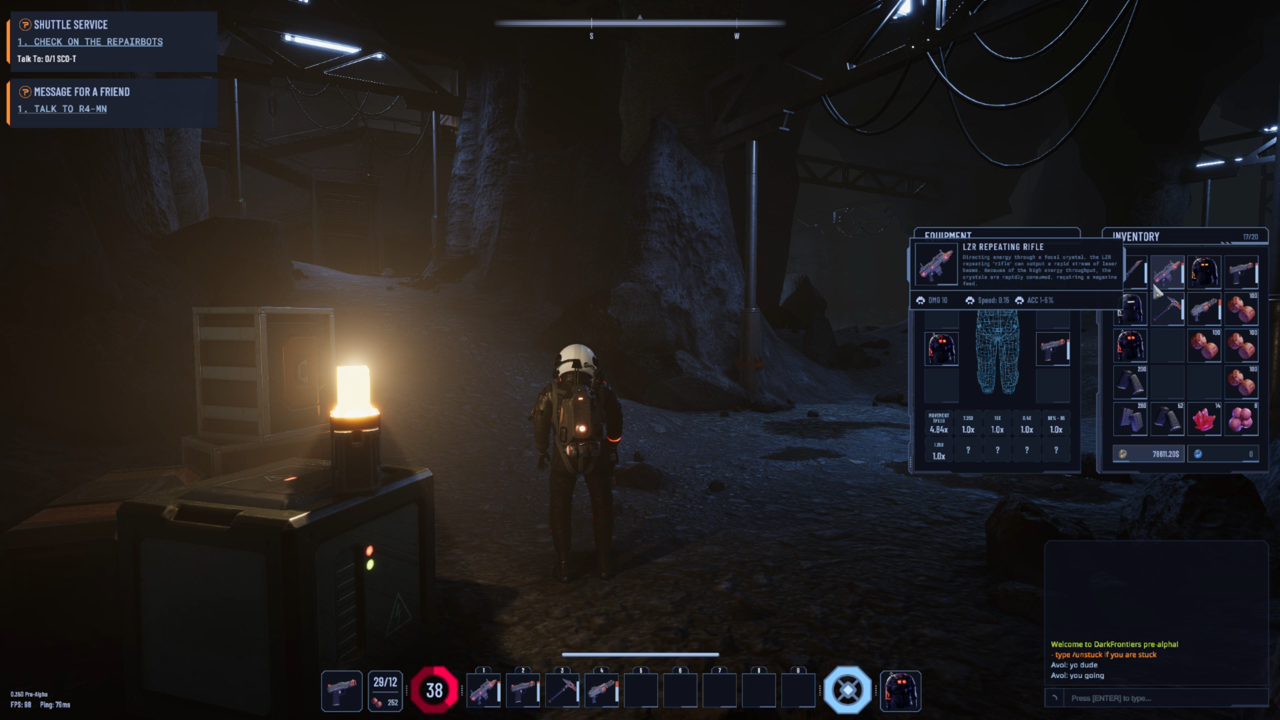The height and width of the screenshot is (720, 1280).
Task: Select the 52-stack magazine item in inventory
Action: tap(1167, 419)
